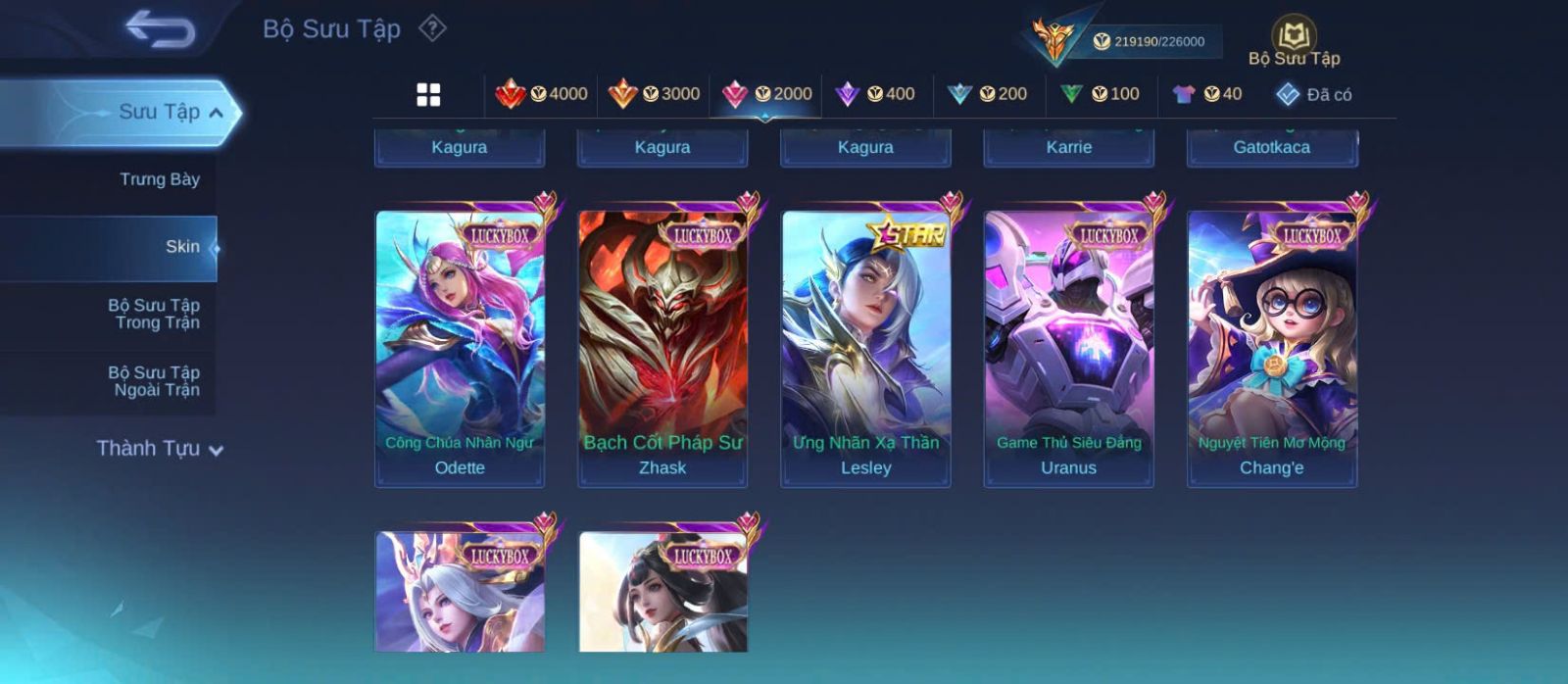This screenshot has height=684, width=1568.
Task: Open Bộ Sưu Tập Ngoài Trận
Action: coord(154,381)
